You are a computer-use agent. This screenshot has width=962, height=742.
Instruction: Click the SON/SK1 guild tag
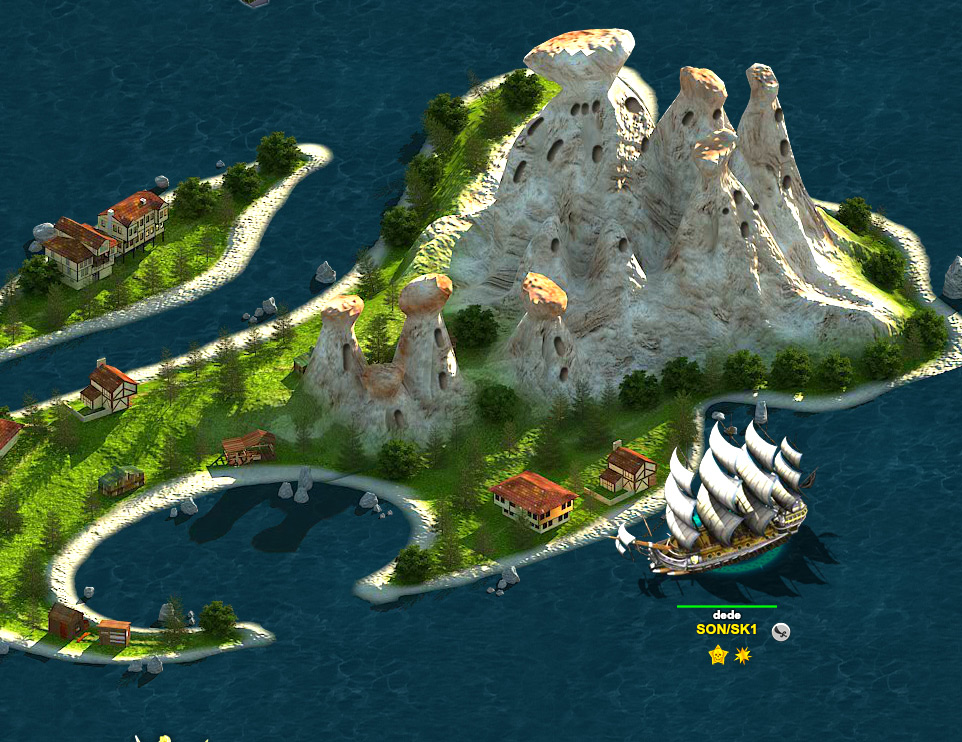(x=726, y=630)
